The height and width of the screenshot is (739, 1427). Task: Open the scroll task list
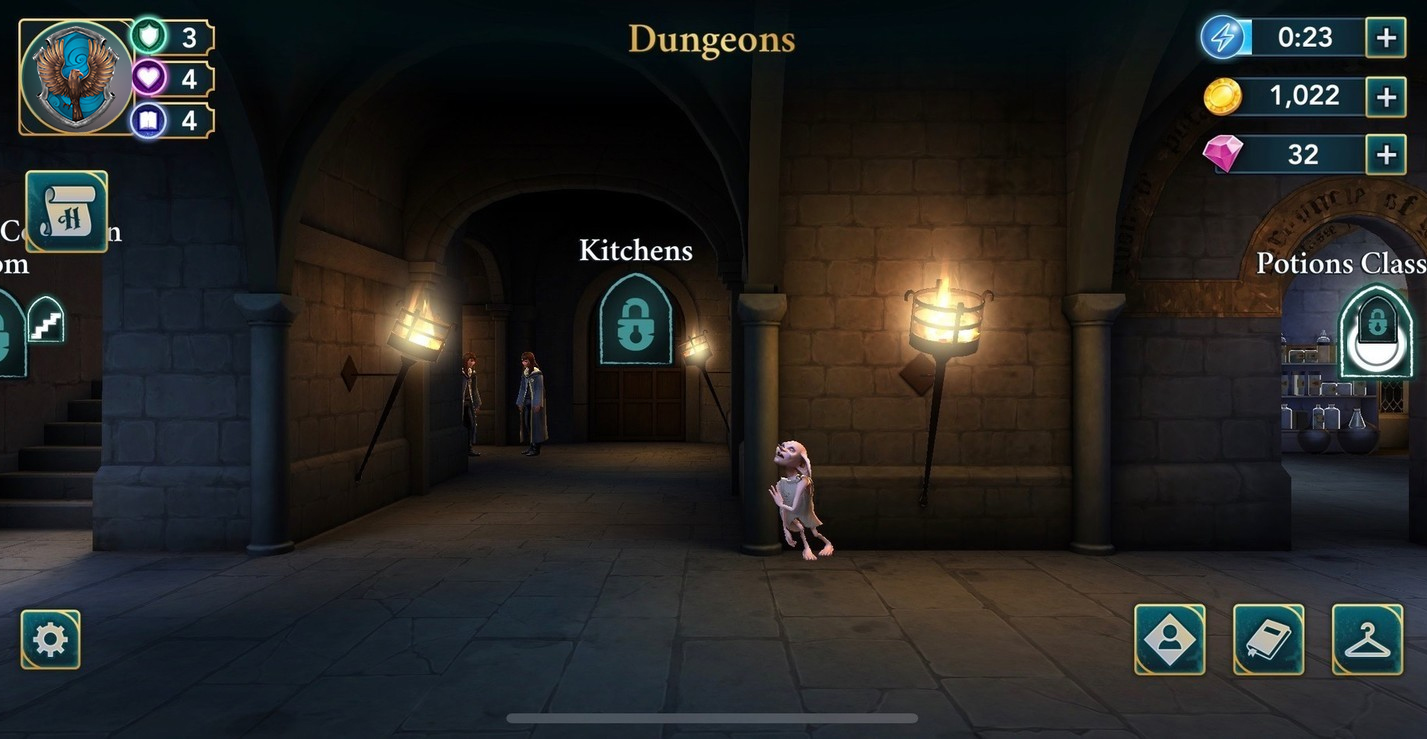[66, 211]
